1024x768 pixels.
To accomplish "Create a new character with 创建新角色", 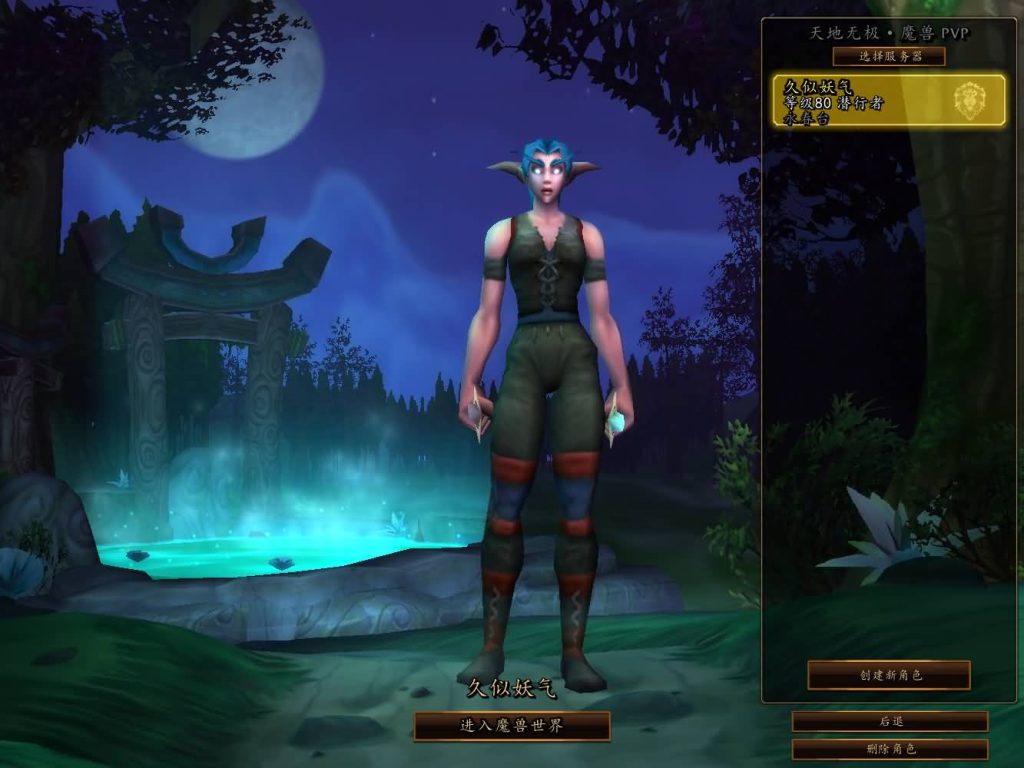I will click(889, 675).
